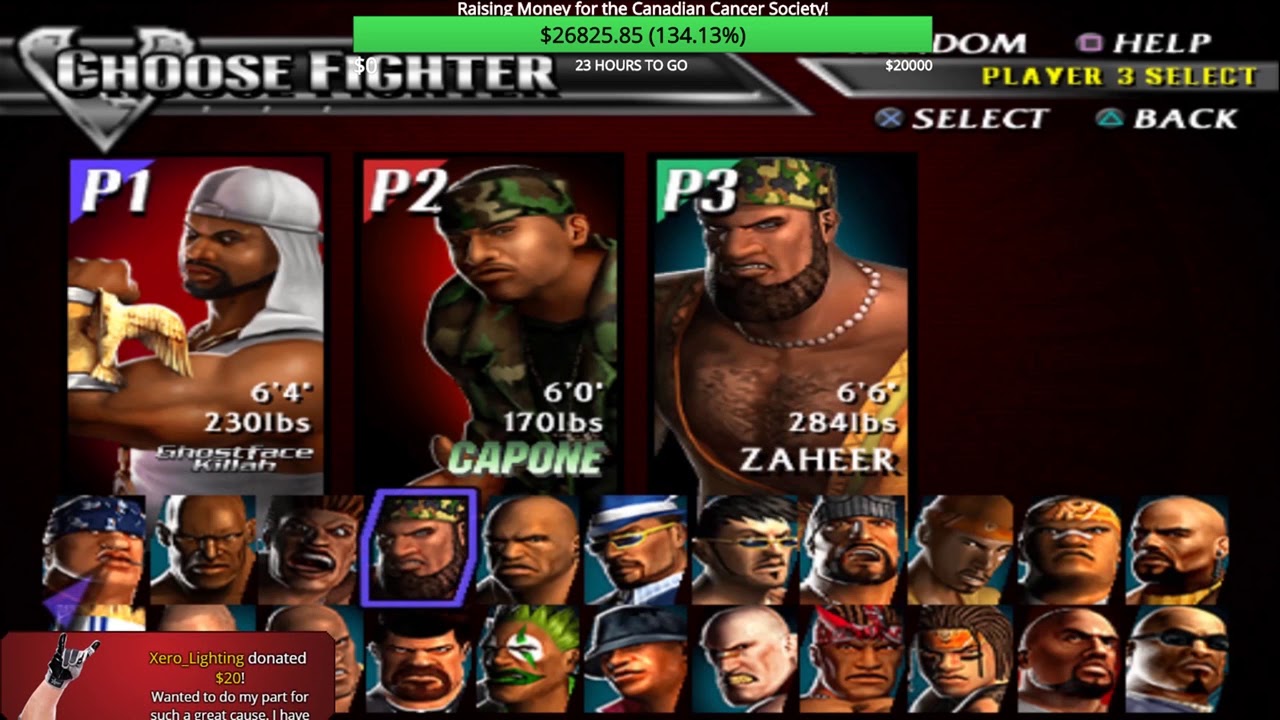The height and width of the screenshot is (720, 1280).
Task: Click the P3 Zaheer fighter card
Action: (x=782, y=320)
